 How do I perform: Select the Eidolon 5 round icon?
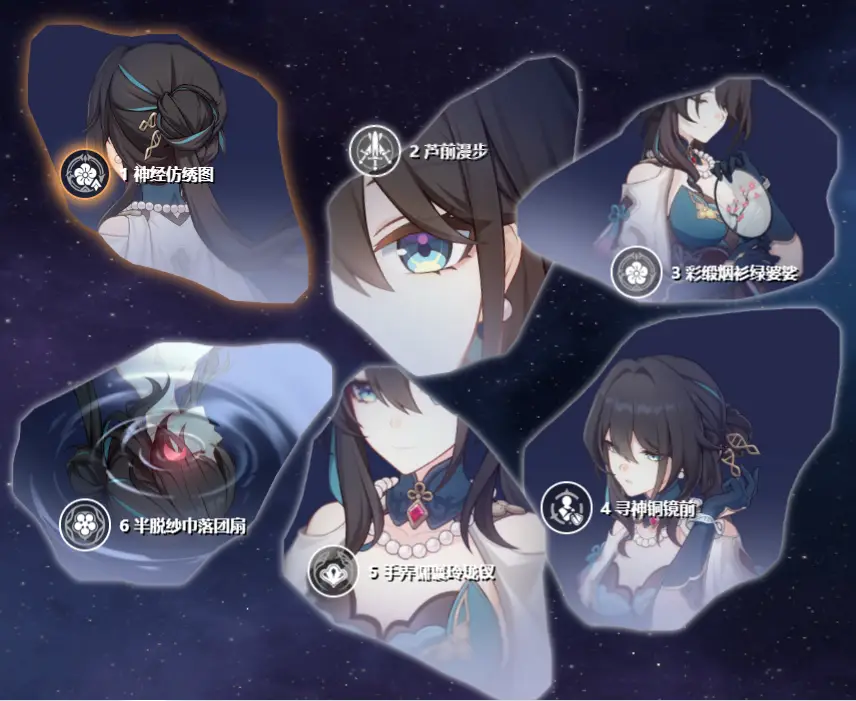click(x=333, y=572)
